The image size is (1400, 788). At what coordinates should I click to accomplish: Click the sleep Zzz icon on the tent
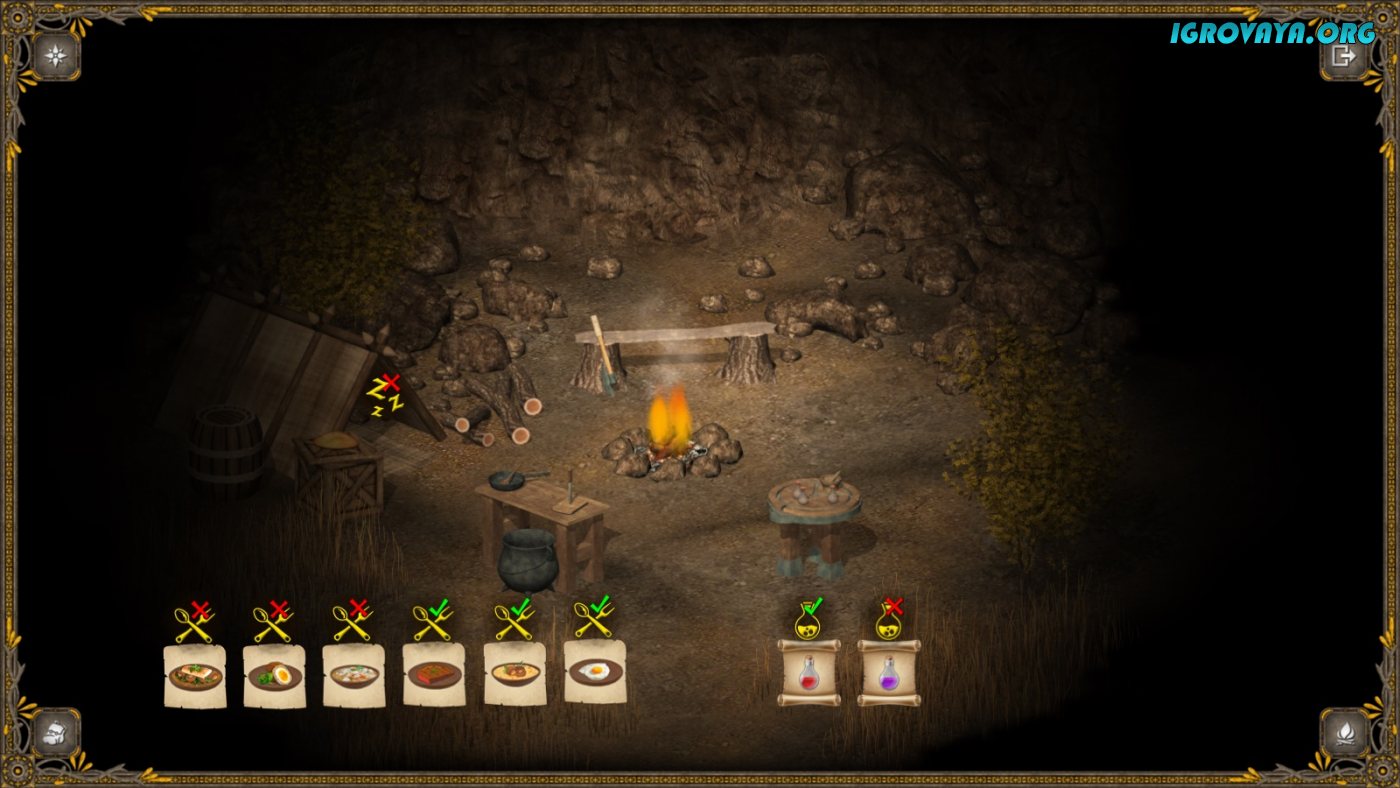[385, 395]
